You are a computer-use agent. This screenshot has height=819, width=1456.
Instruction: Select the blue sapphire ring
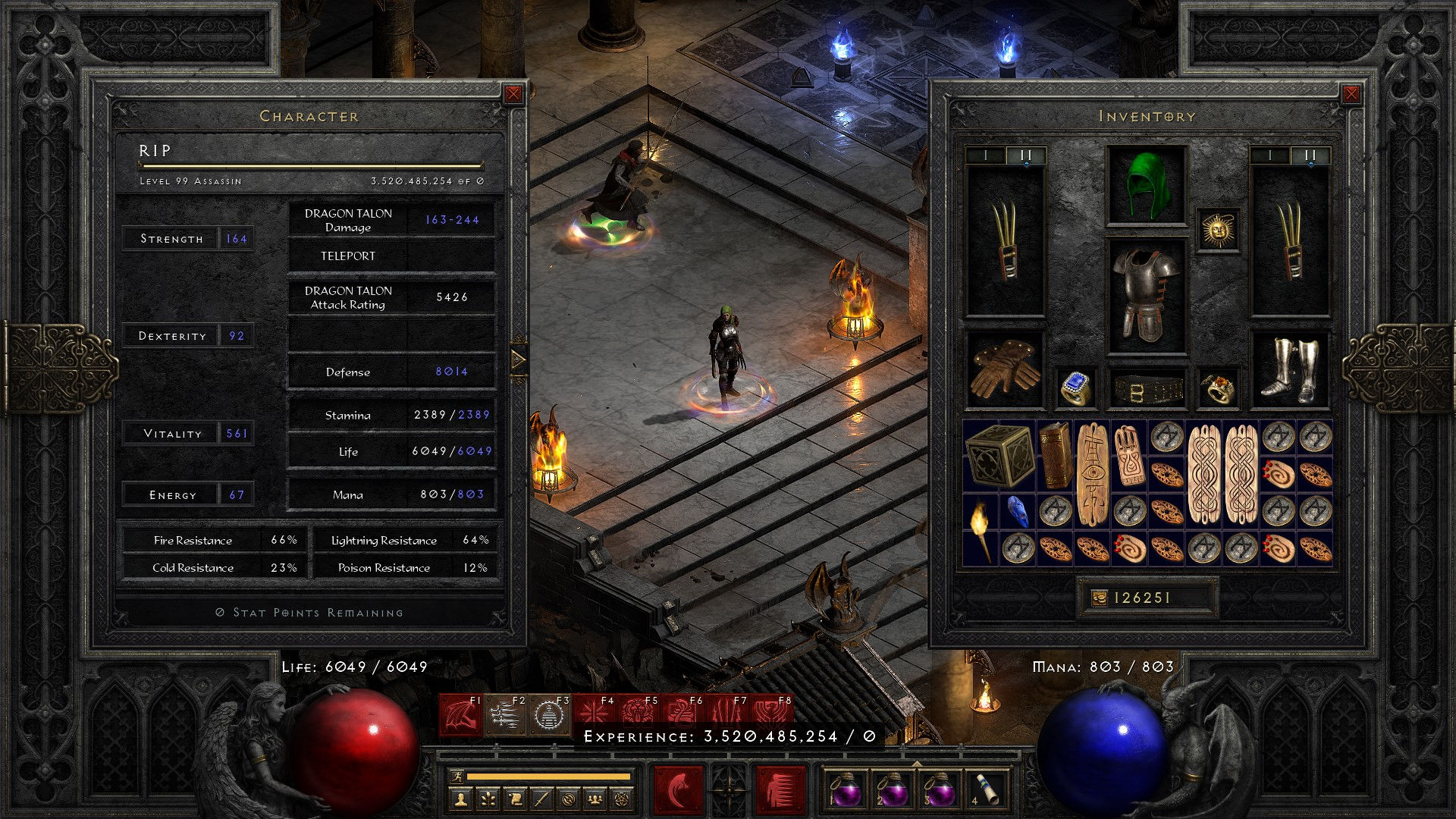click(1074, 388)
